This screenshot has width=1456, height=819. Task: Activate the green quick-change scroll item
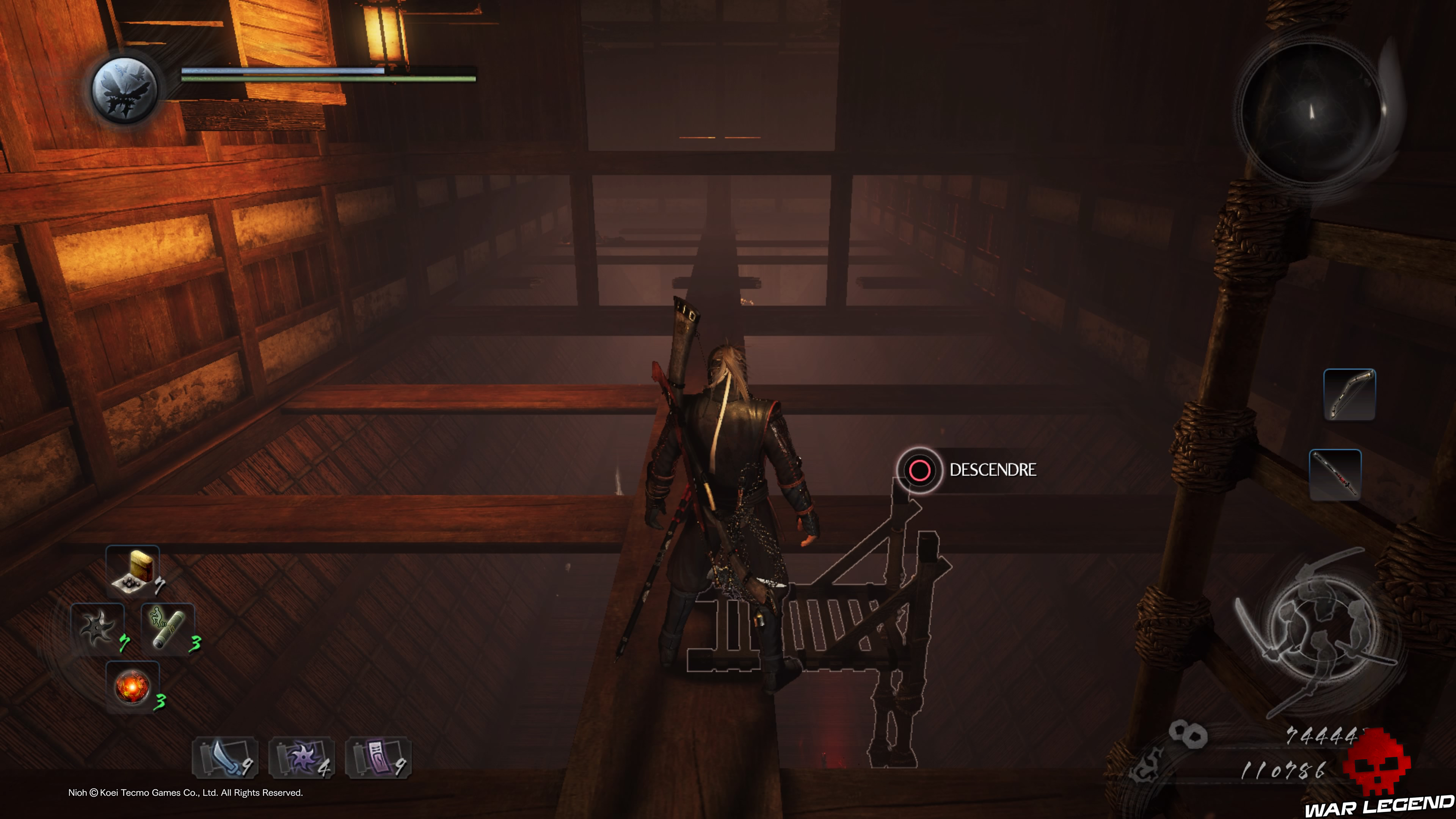tap(168, 628)
